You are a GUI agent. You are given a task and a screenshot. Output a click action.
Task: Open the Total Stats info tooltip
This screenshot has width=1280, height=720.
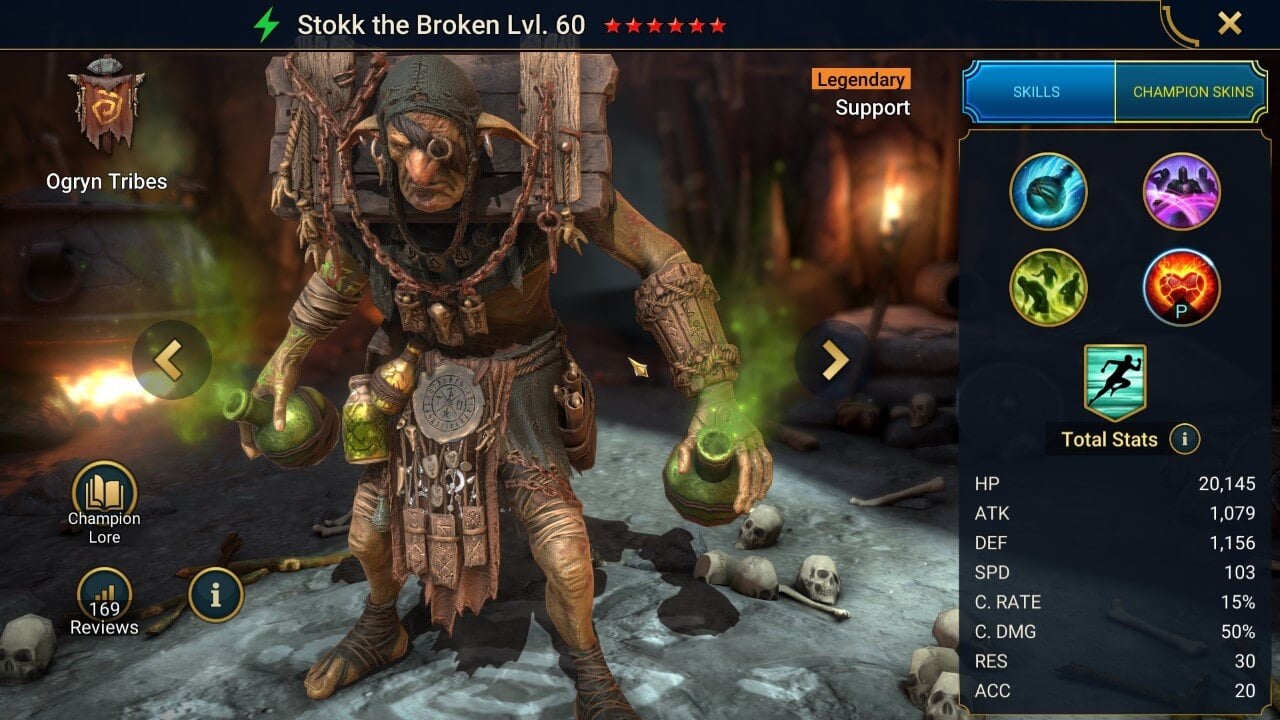point(1185,438)
